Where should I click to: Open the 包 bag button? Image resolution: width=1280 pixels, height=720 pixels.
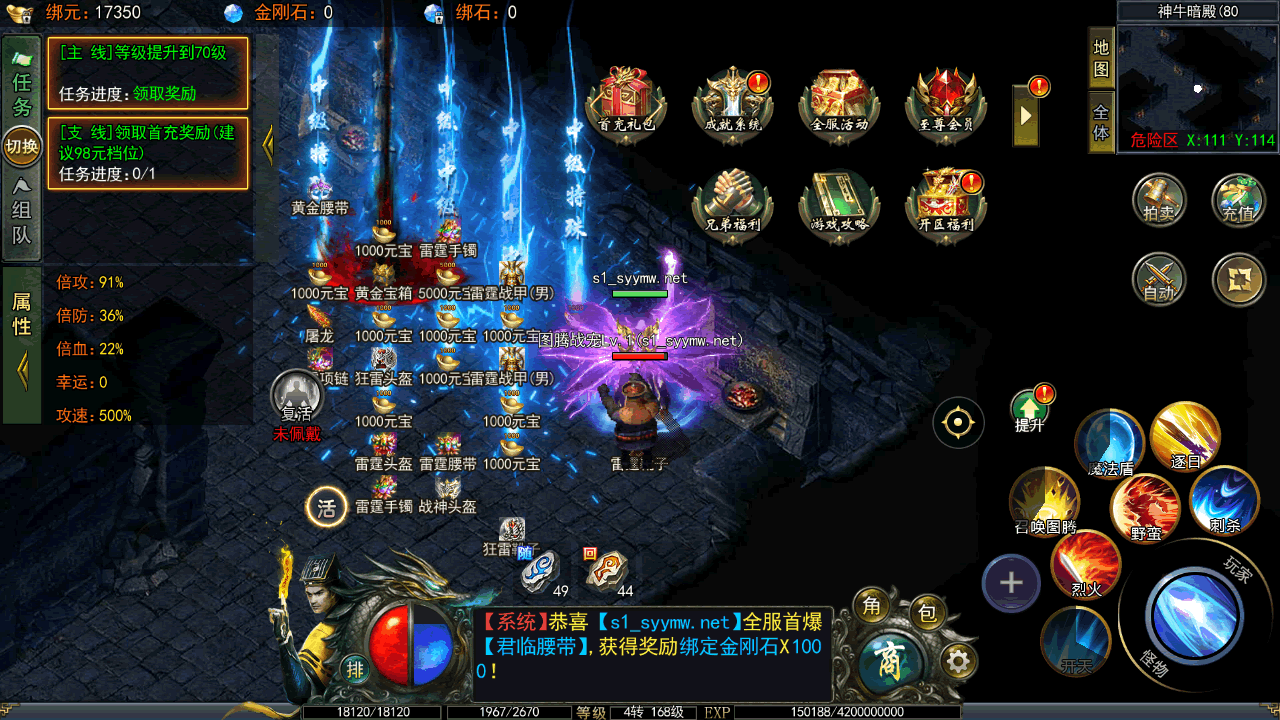coord(927,613)
